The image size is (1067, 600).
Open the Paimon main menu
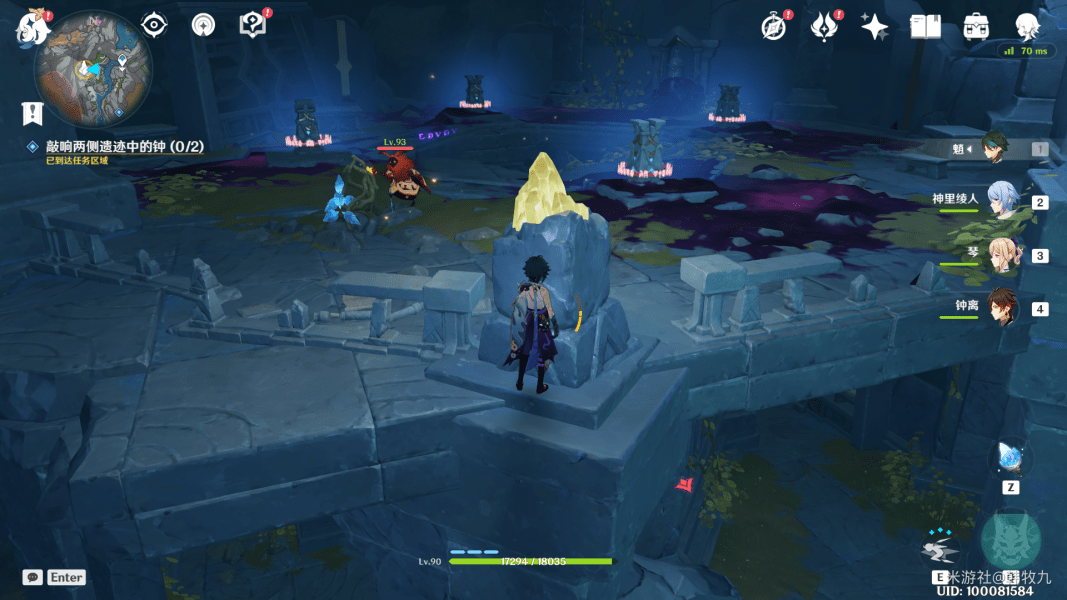(32, 29)
